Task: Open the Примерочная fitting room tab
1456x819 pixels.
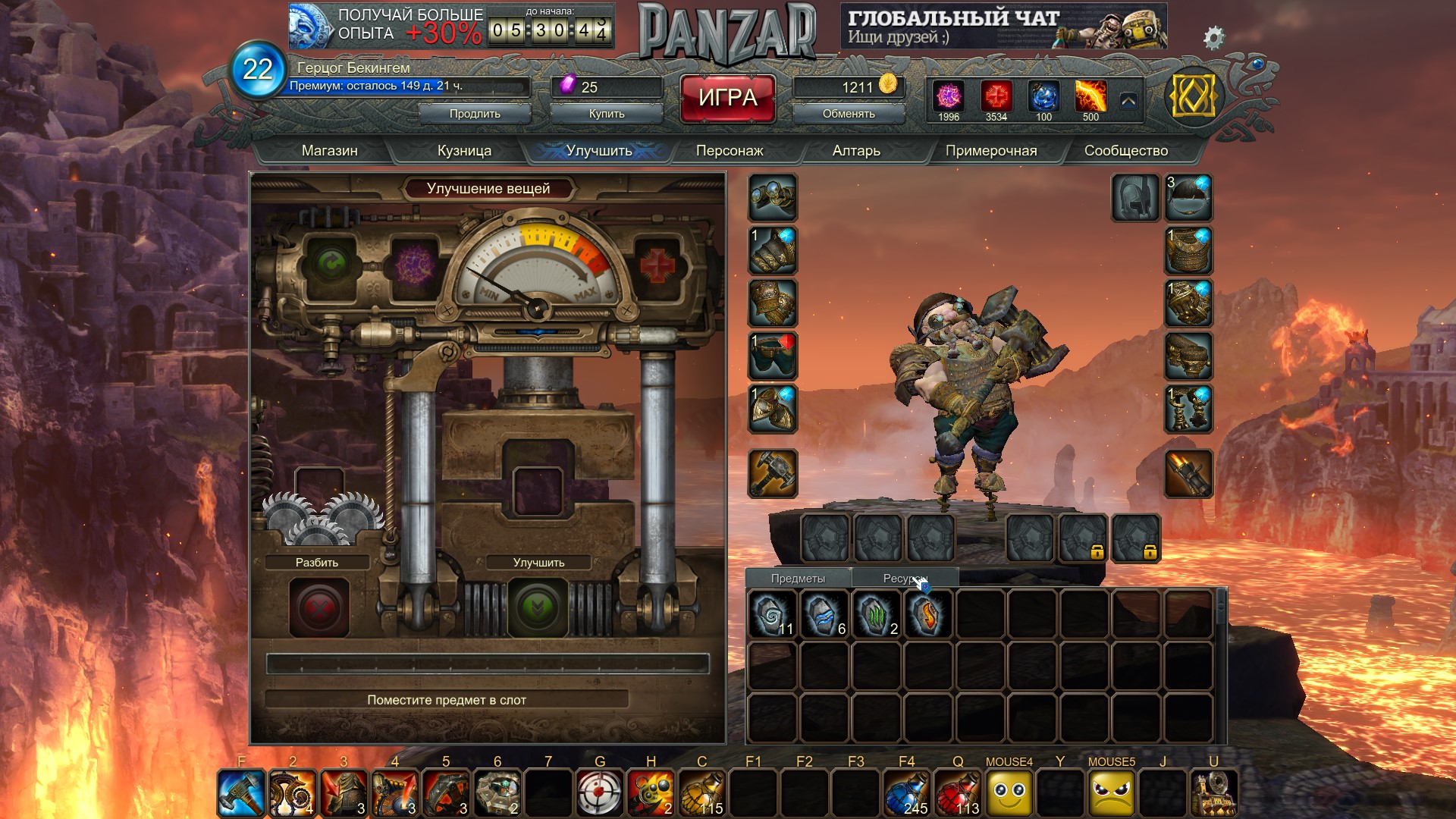Action: [990, 151]
